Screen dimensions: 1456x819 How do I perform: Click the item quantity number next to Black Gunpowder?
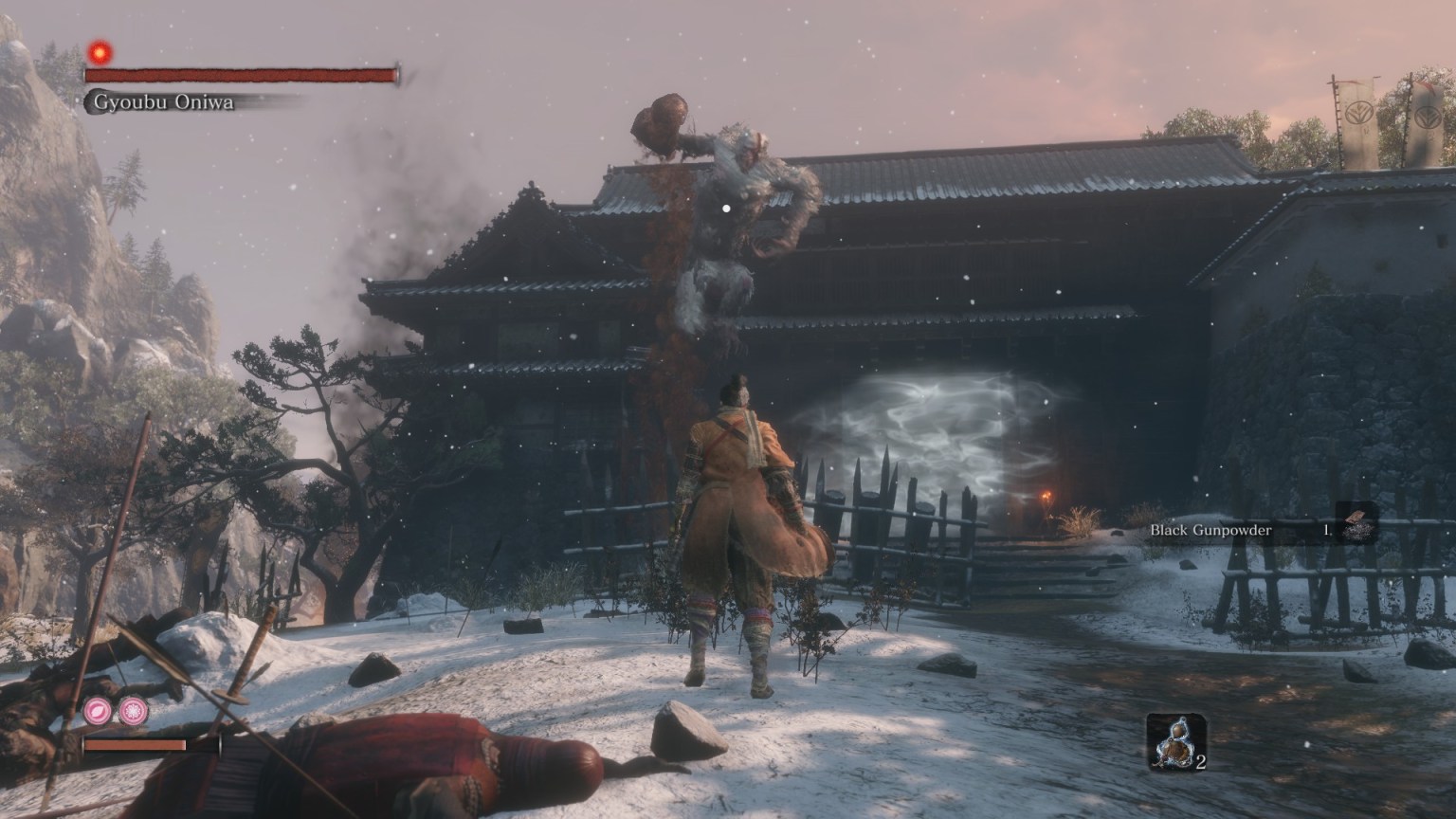[x=1326, y=531]
